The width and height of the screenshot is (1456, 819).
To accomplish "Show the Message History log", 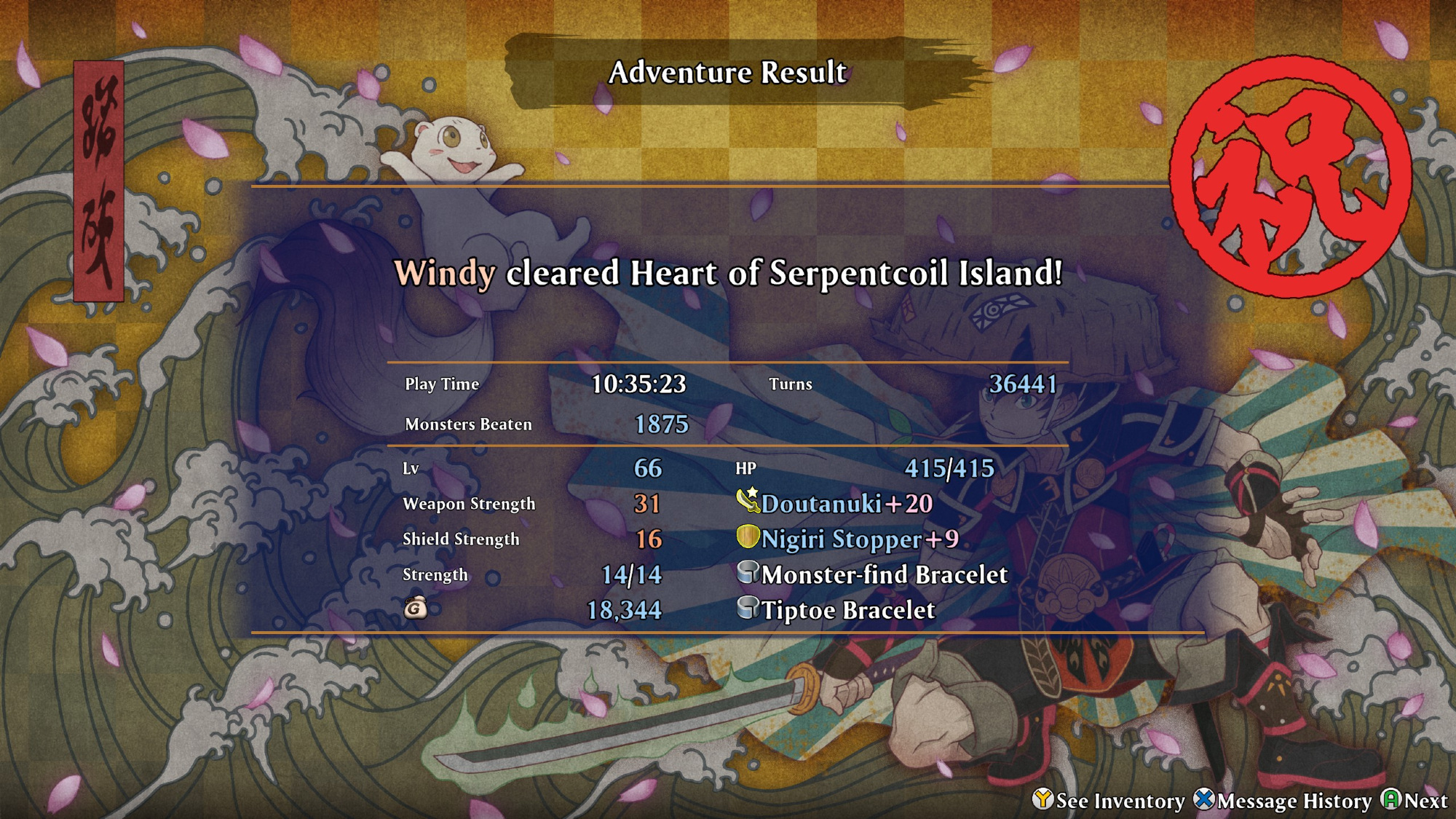I will pos(1283,800).
